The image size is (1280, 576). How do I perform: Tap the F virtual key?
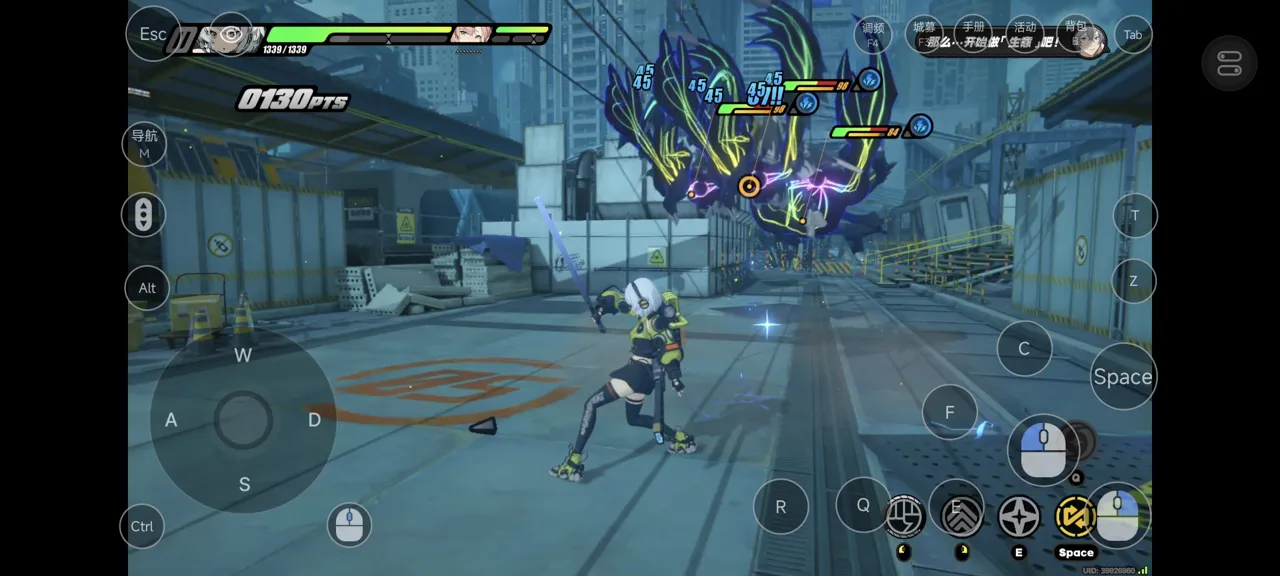click(x=949, y=412)
